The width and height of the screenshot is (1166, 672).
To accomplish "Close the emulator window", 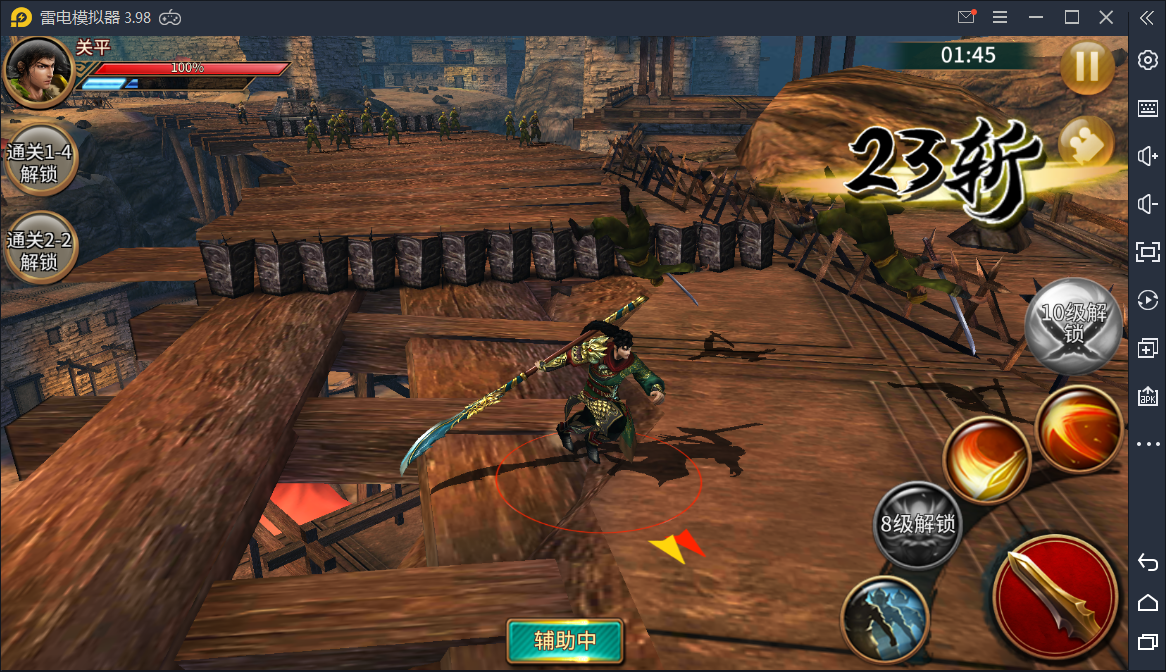I will (x=1106, y=17).
